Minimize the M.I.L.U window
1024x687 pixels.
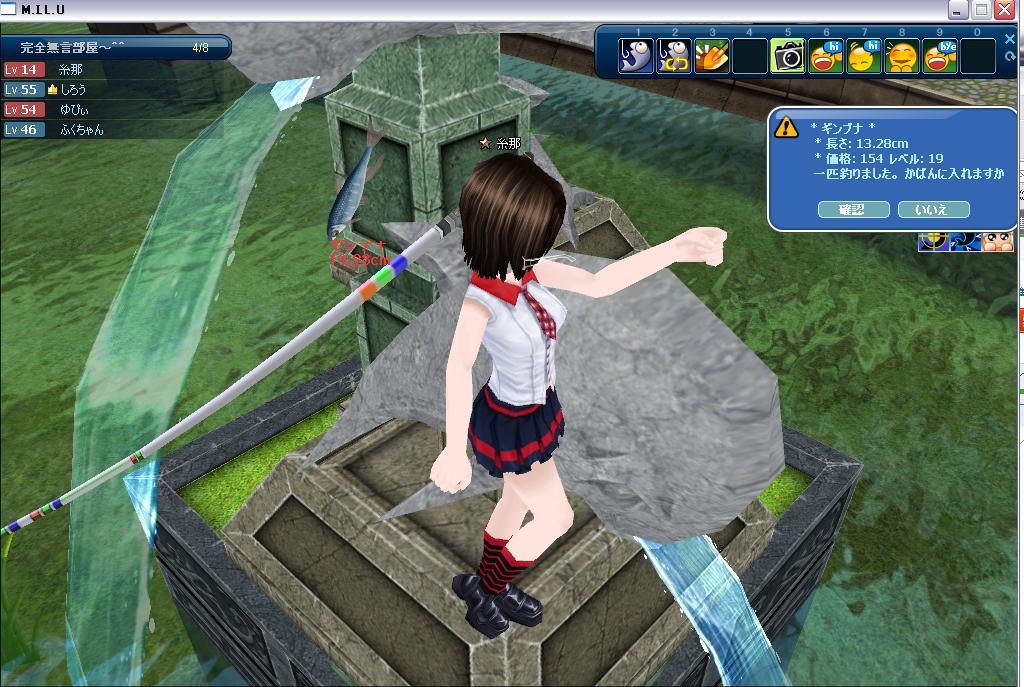pos(959,10)
